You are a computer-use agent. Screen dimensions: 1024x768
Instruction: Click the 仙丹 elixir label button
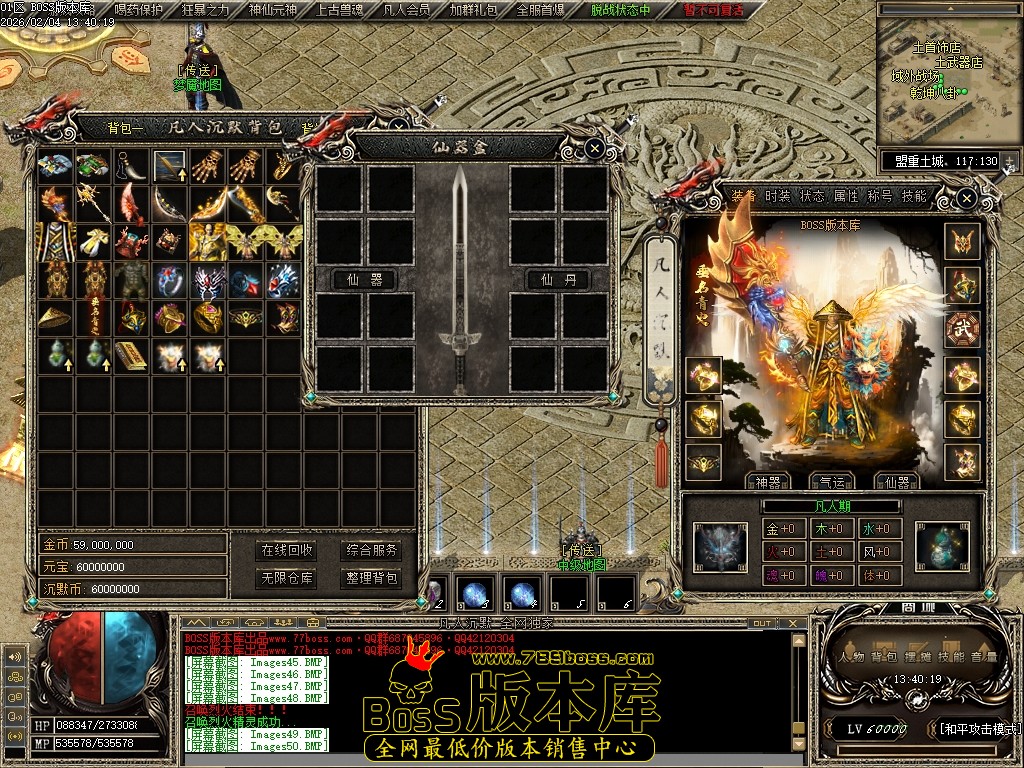(x=558, y=279)
